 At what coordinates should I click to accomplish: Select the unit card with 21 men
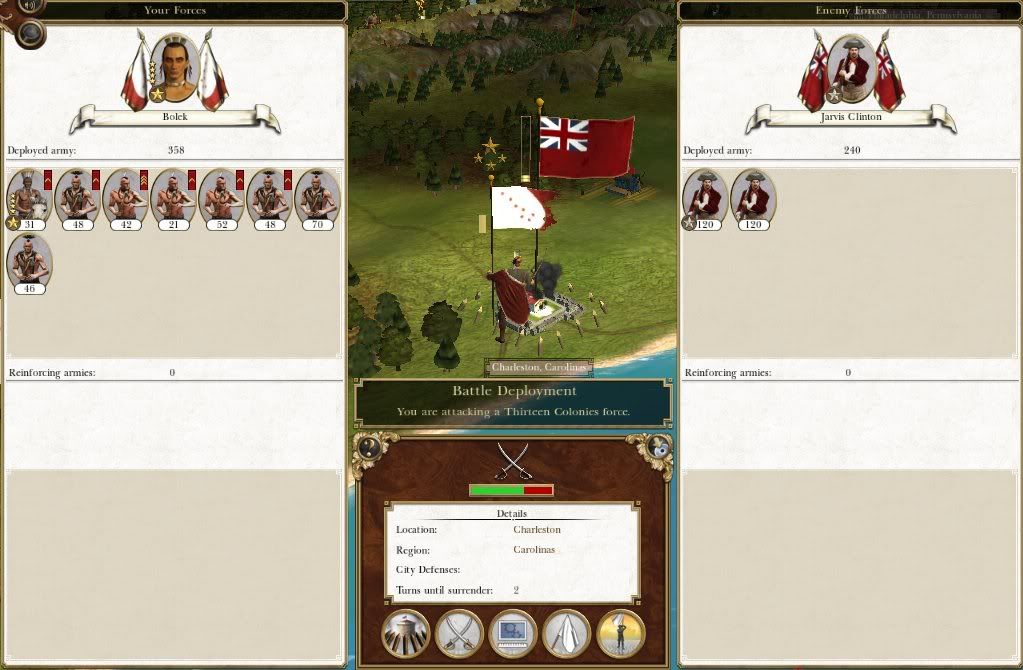click(x=173, y=198)
